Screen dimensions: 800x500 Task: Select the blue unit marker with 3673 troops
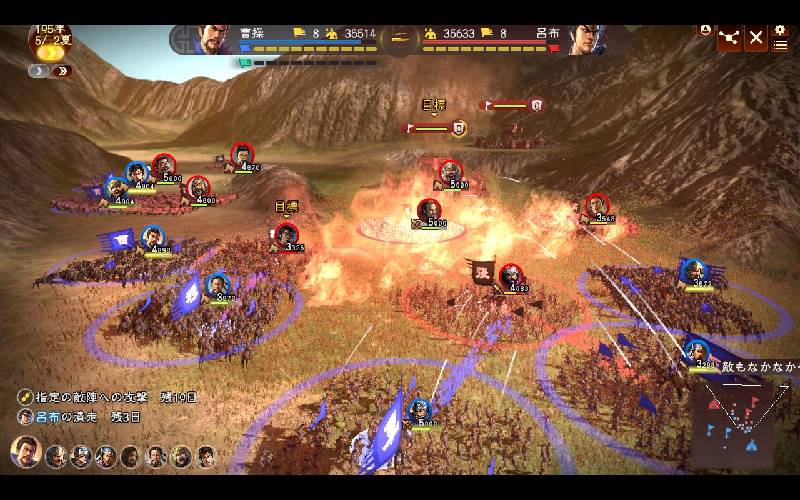point(692,269)
